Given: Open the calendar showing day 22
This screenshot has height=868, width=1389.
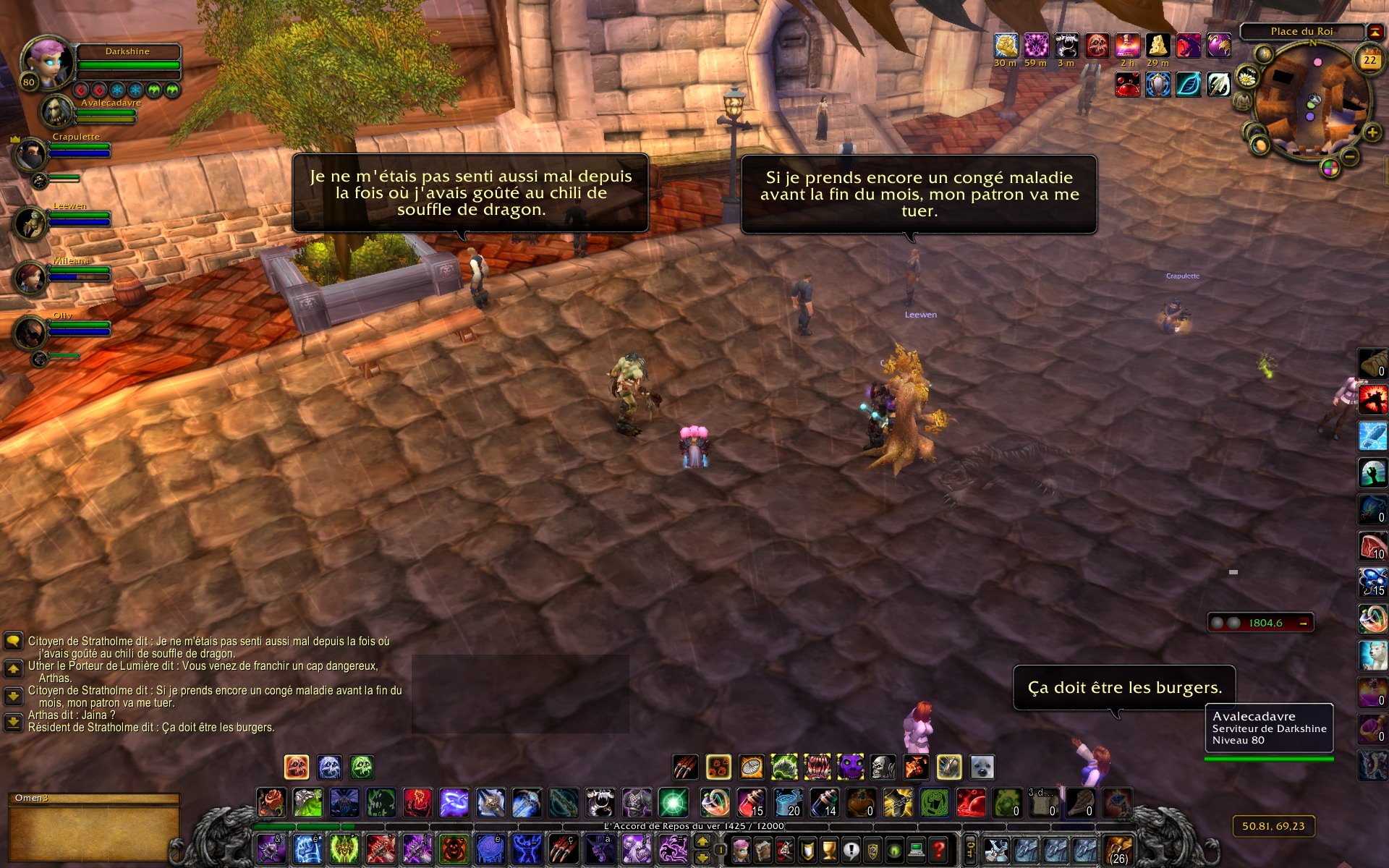Looking at the screenshot, I should point(1369,61).
